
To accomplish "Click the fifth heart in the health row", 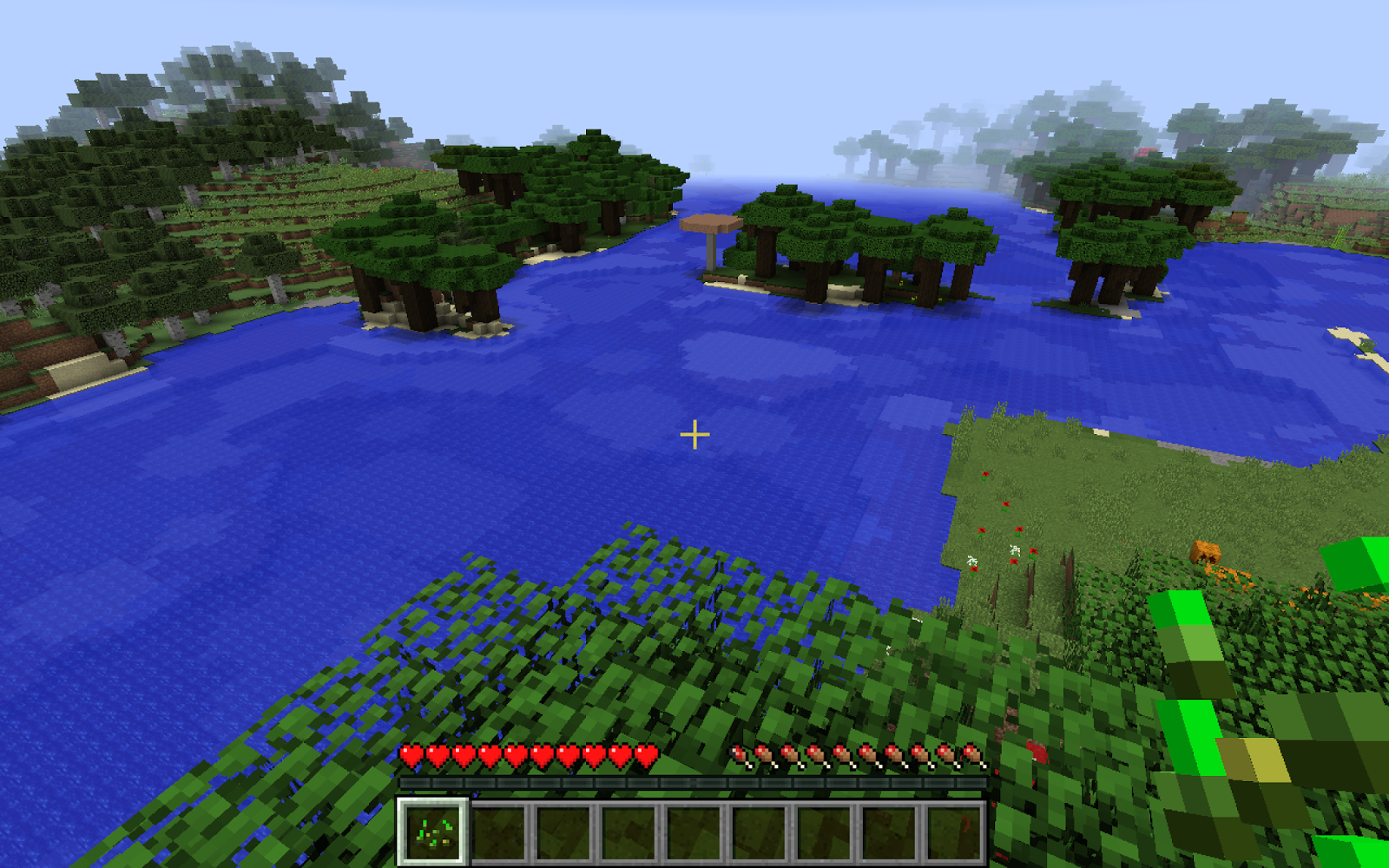I will (x=515, y=754).
